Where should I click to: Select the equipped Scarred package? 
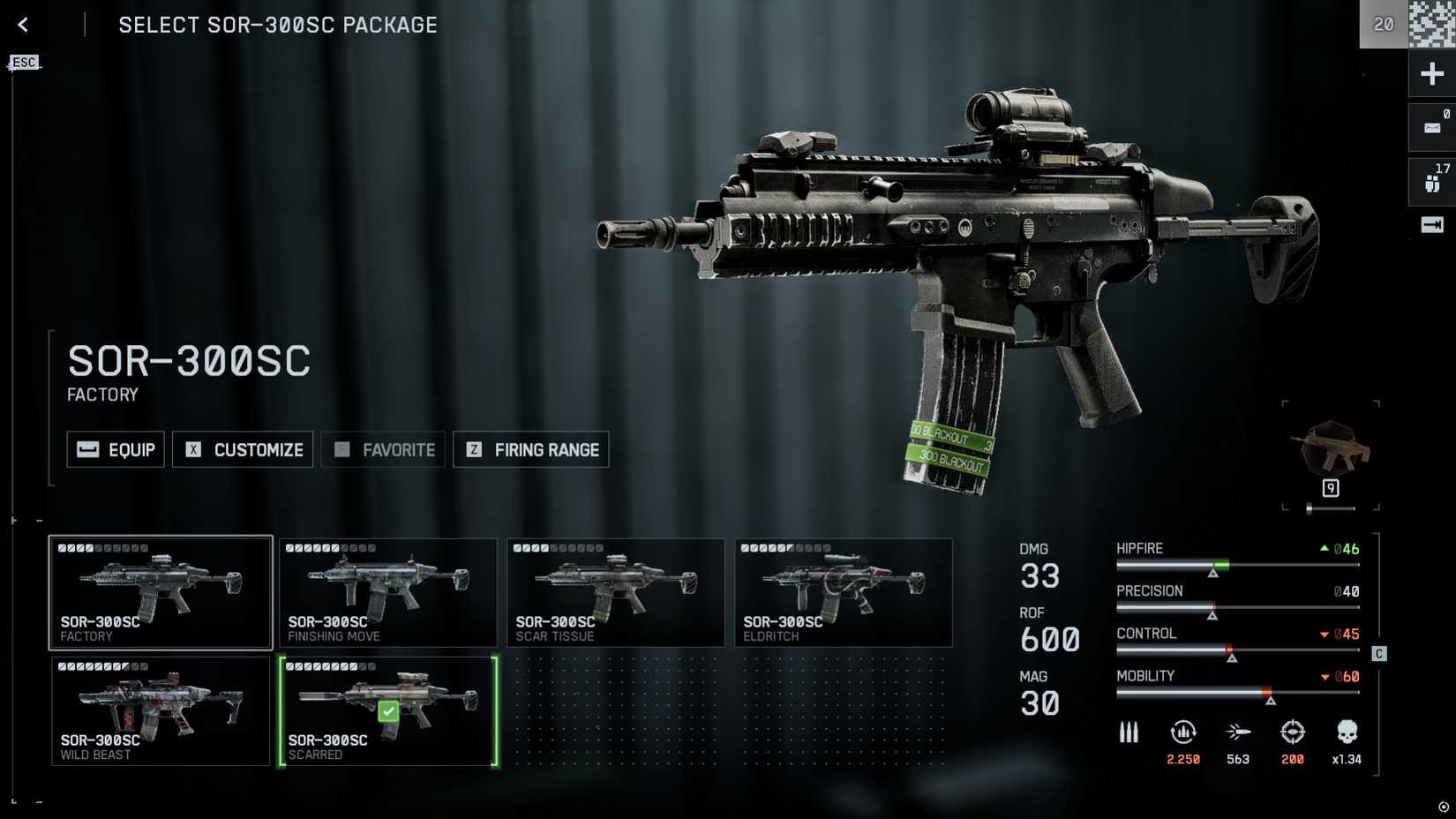point(388,710)
